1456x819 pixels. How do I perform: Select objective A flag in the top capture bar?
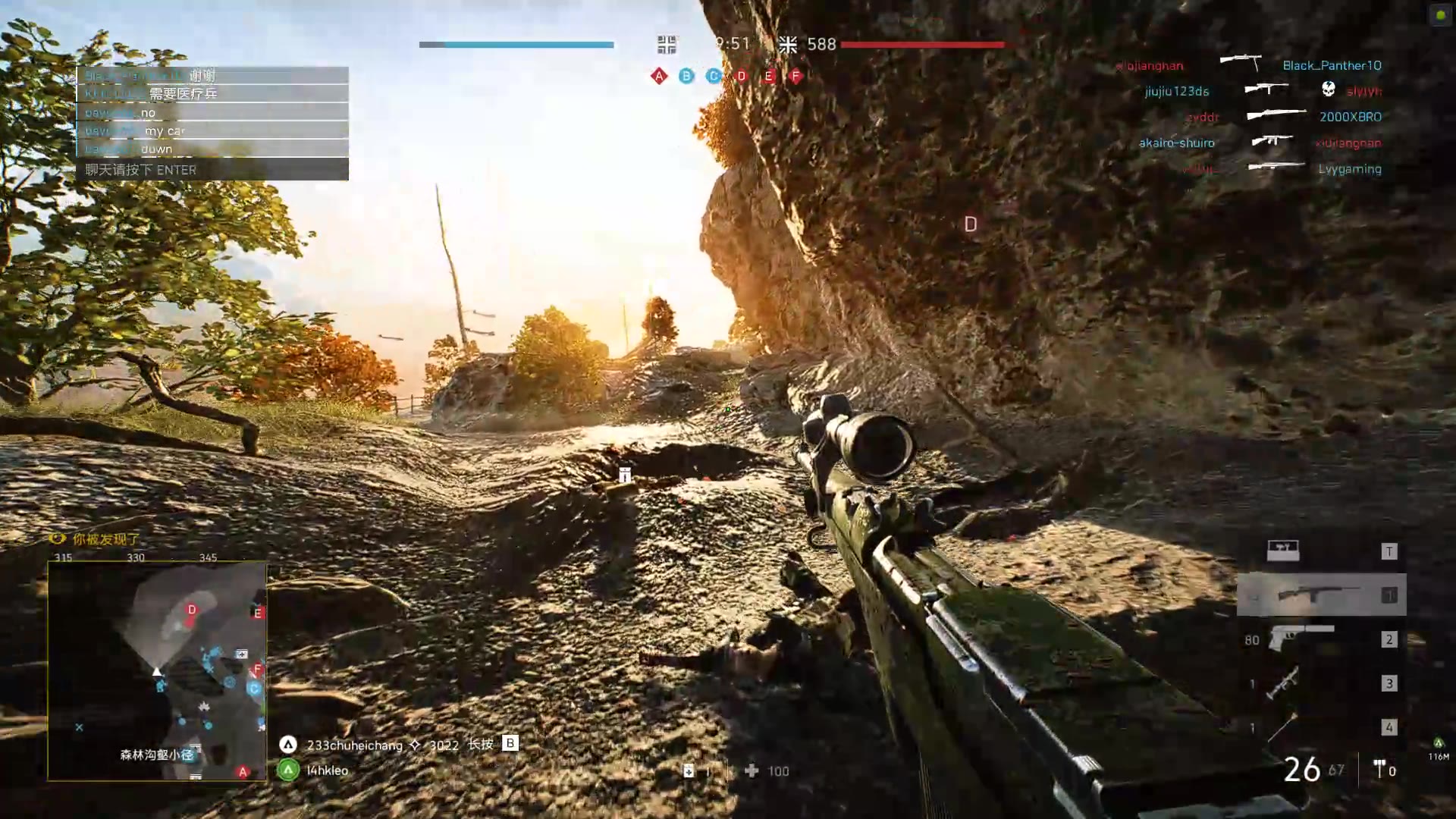pyautogui.click(x=659, y=76)
